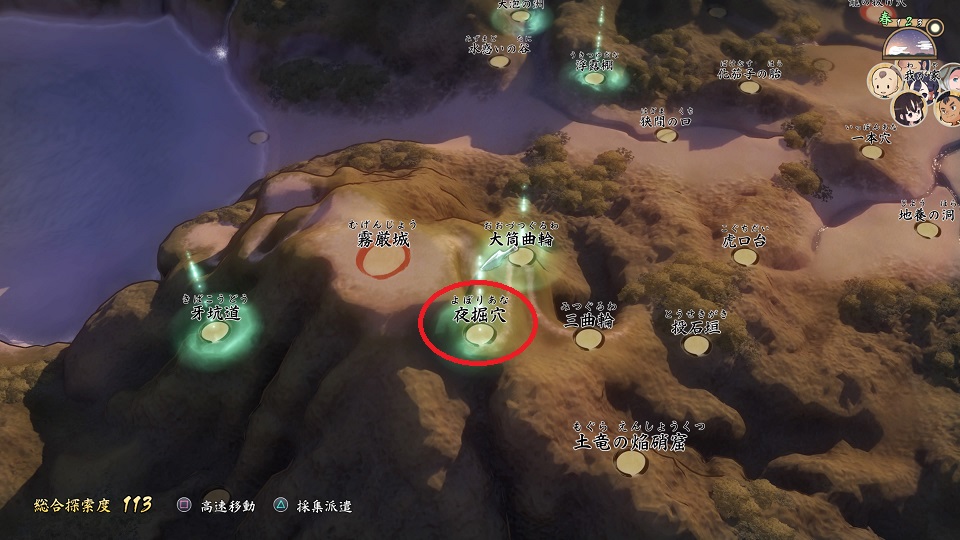Pick the 浮魂桐 location node
The image size is (960, 540).
596,79
